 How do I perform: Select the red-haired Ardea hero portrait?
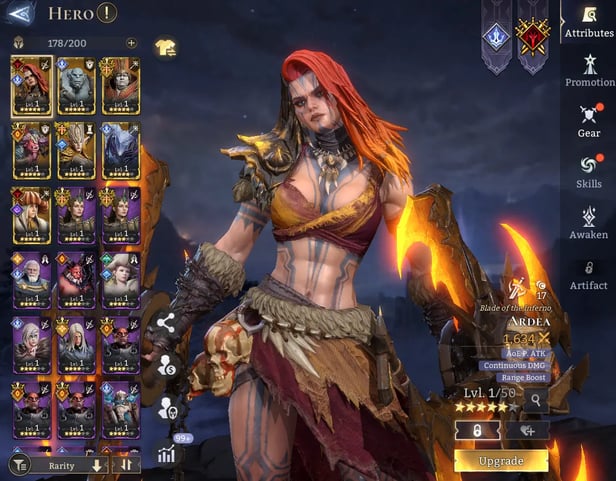click(31, 85)
